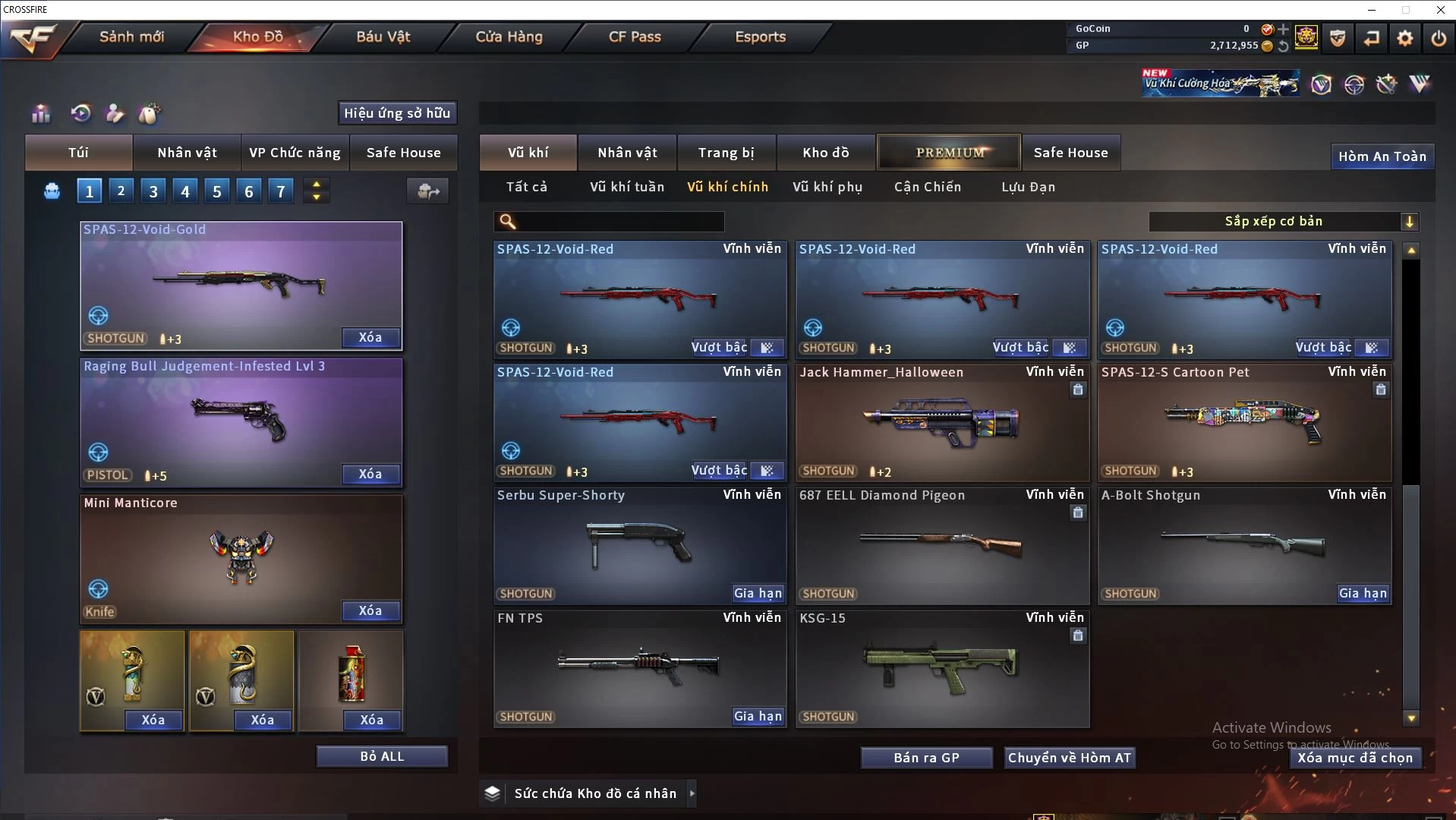The height and width of the screenshot is (820, 1456).
Task: Switch to bag loadout number 3
Action: coord(153,191)
